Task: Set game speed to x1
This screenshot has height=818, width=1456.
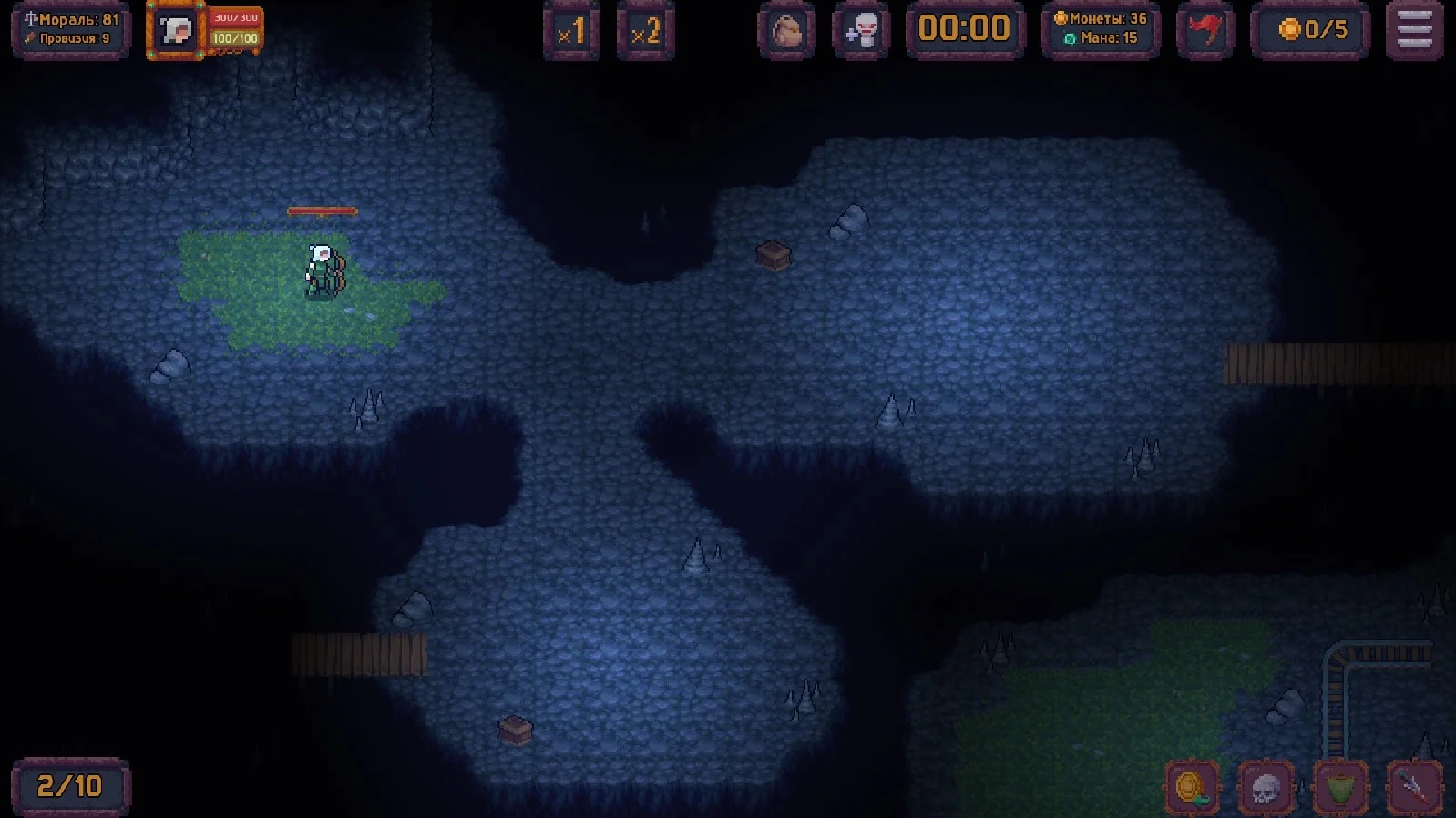Action: pos(571,32)
